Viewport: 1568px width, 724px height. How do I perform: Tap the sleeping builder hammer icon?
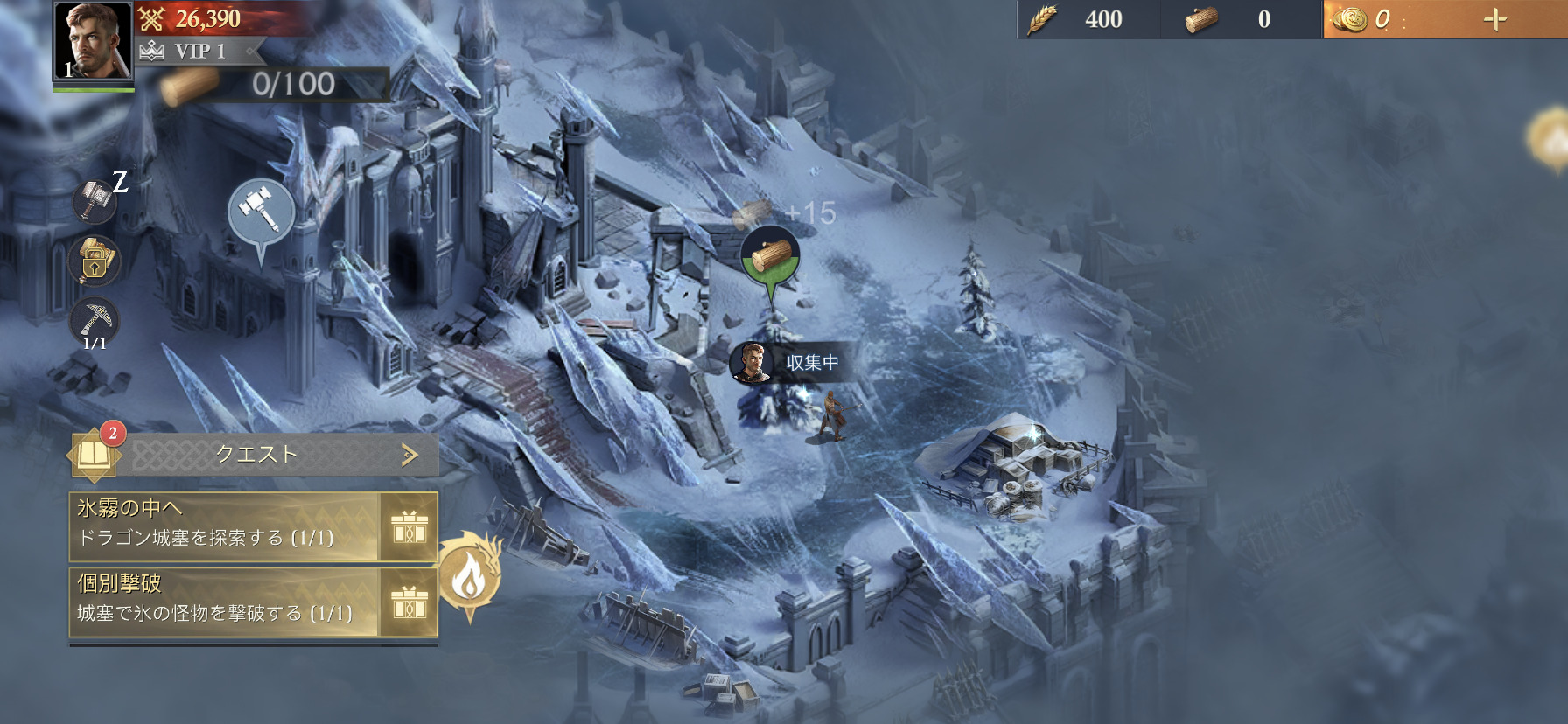tap(95, 201)
